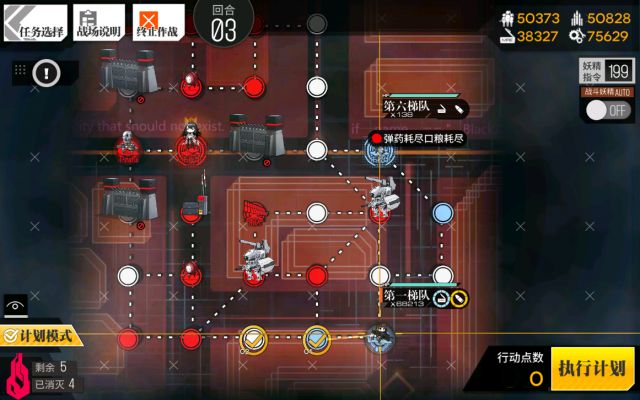640x400 pixels.
Task: Open the 妖精指令 fairy command
Action: [606, 69]
